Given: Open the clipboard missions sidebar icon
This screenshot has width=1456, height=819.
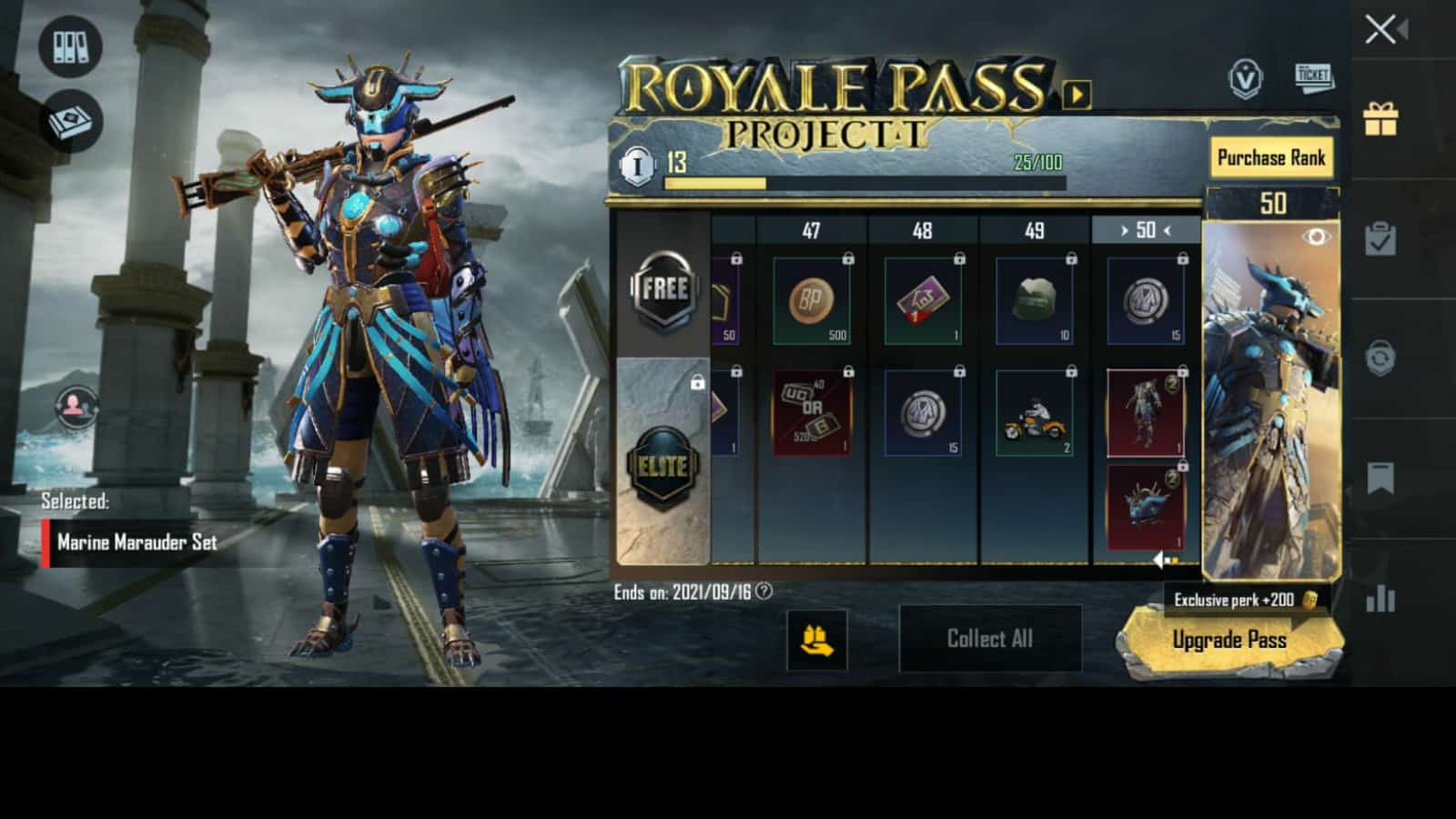Looking at the screenshot, I should 1380,238.
